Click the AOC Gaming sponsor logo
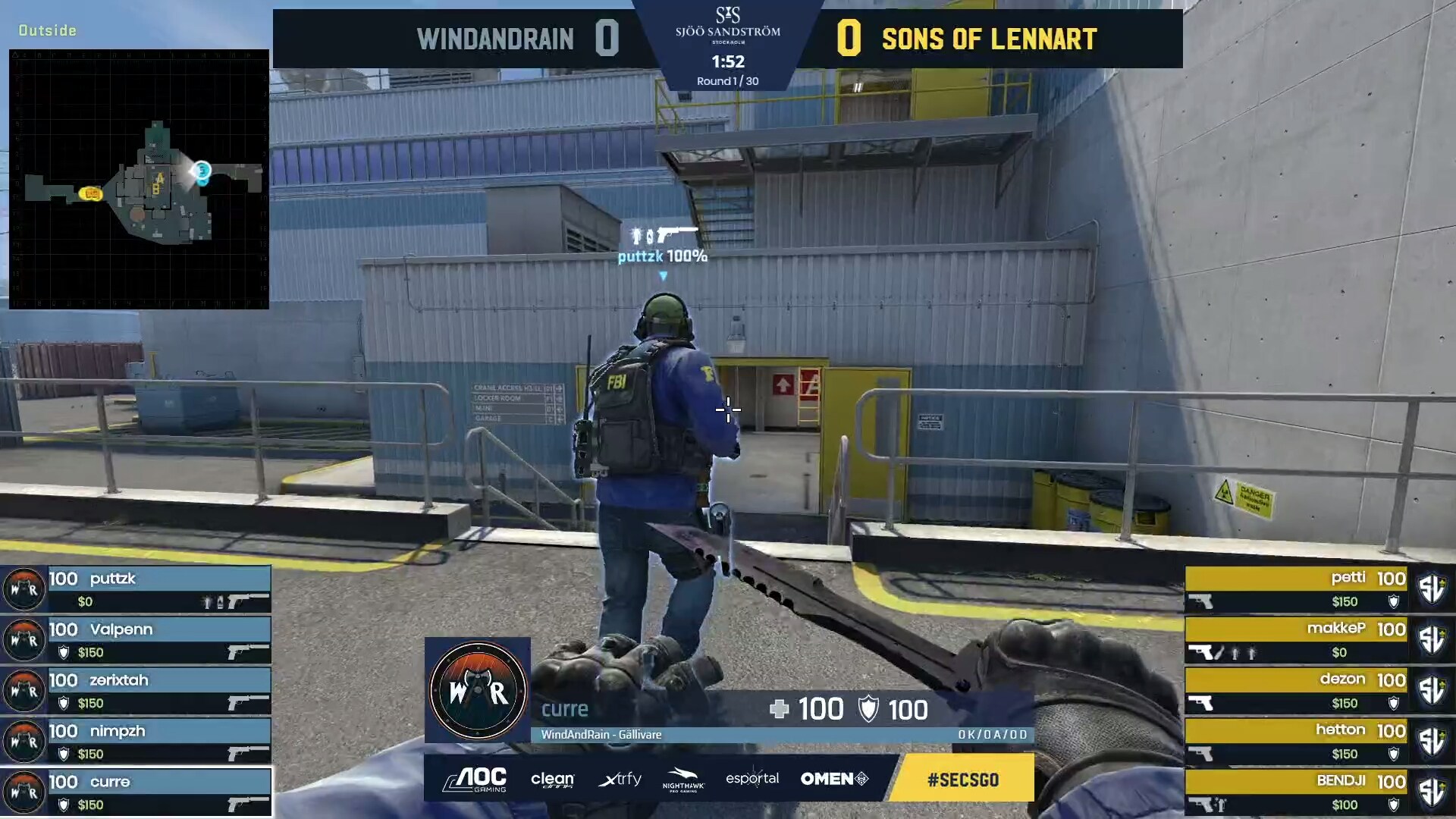Screen dimensions: 1456x819 pos(475,779)
